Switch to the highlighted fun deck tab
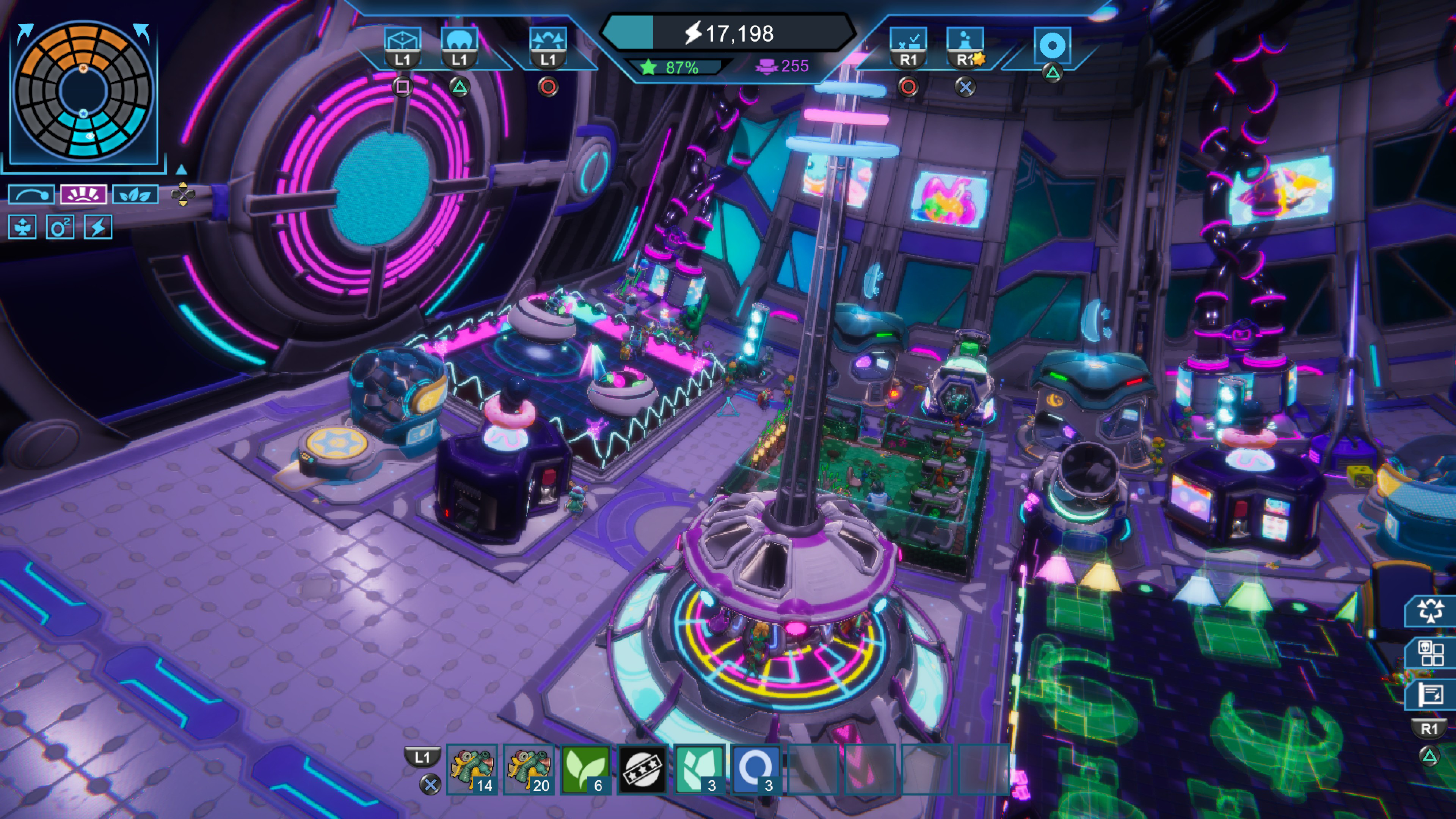1456x819 pixels. [83, 195]
